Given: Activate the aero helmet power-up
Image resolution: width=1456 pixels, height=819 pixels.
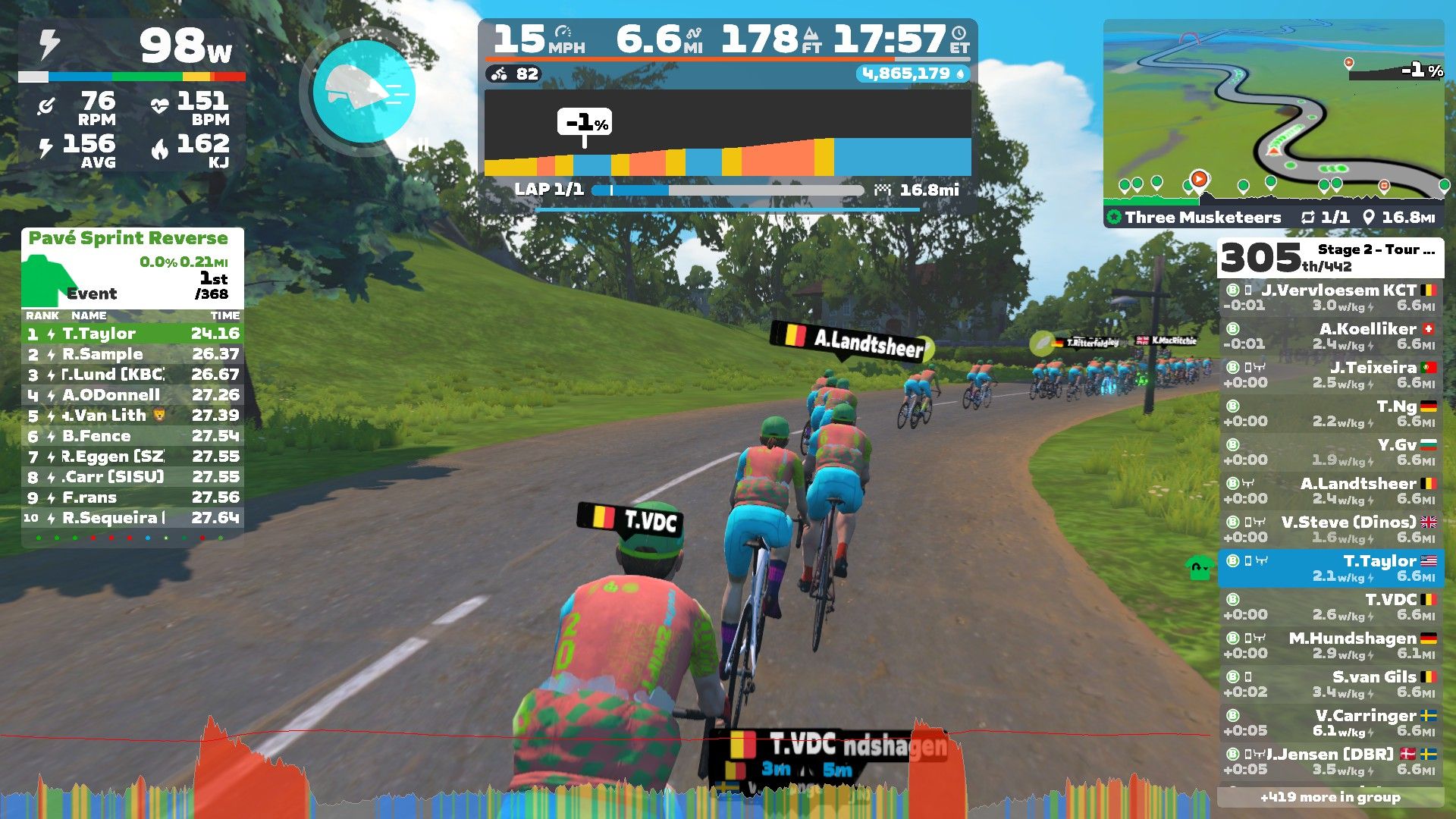Looking at the screenshot, I should [364, 92].
